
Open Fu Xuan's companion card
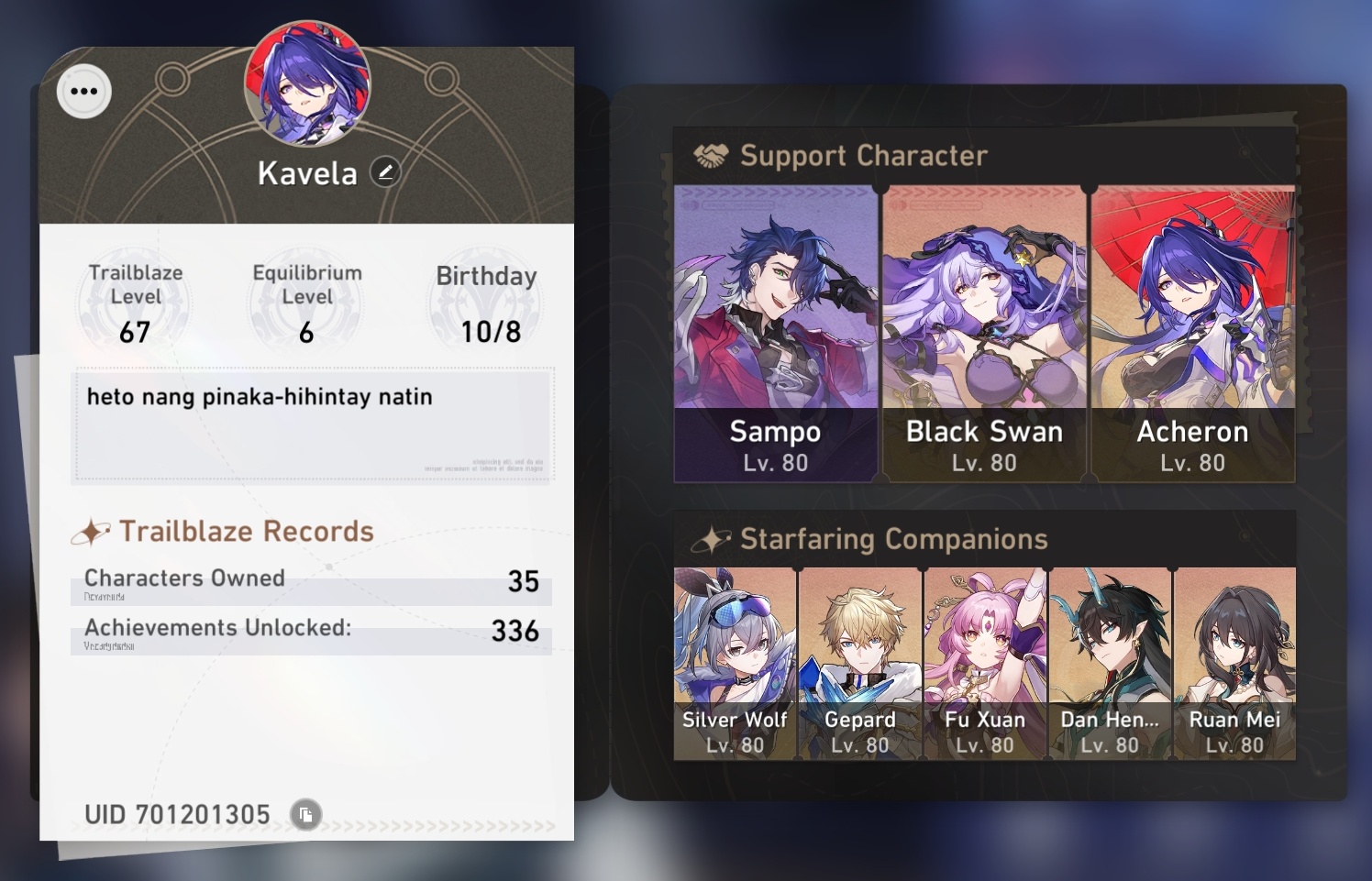[985, 660]
